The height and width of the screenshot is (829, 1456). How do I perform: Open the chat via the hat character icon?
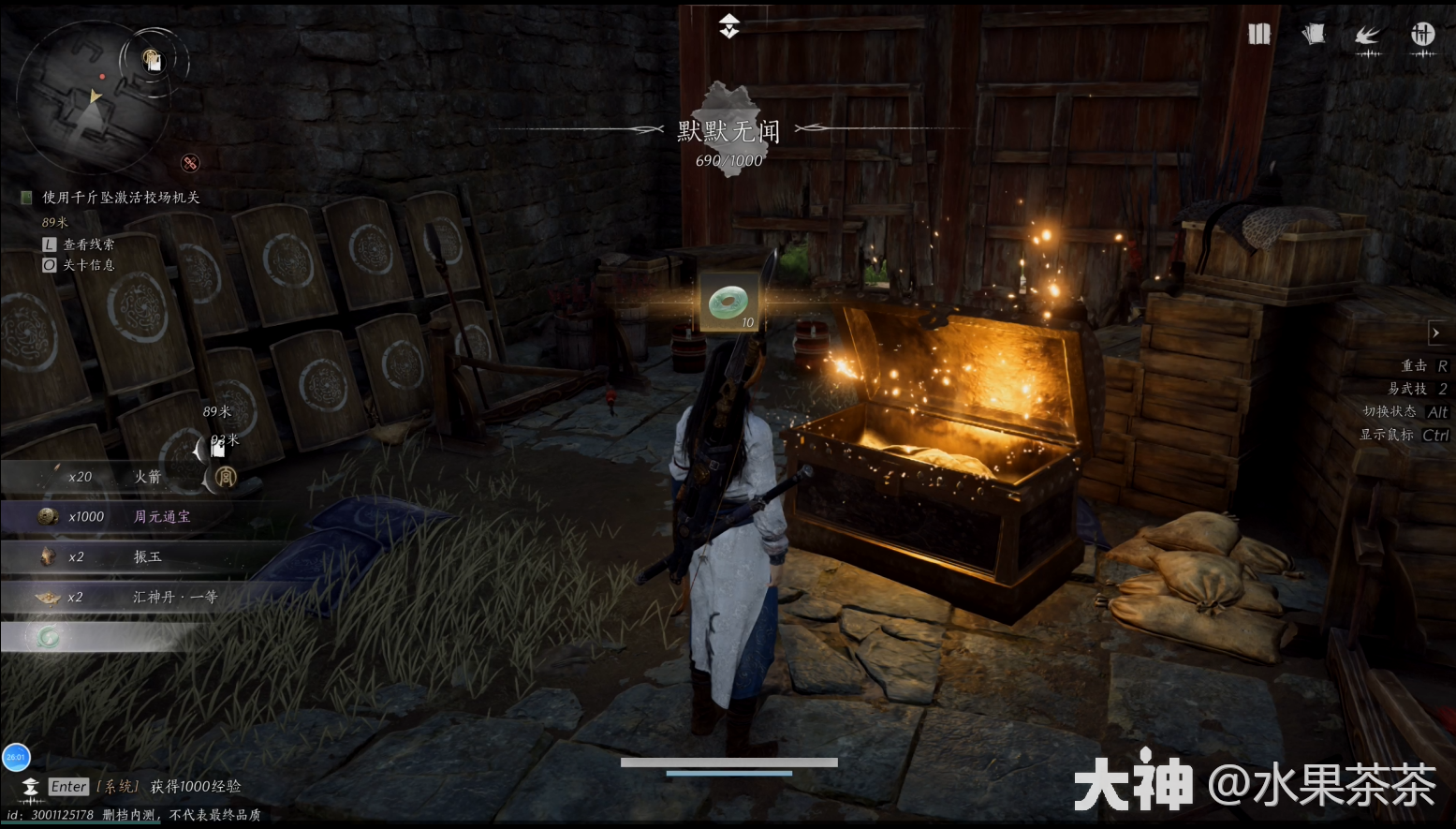[x=31, y=787]
